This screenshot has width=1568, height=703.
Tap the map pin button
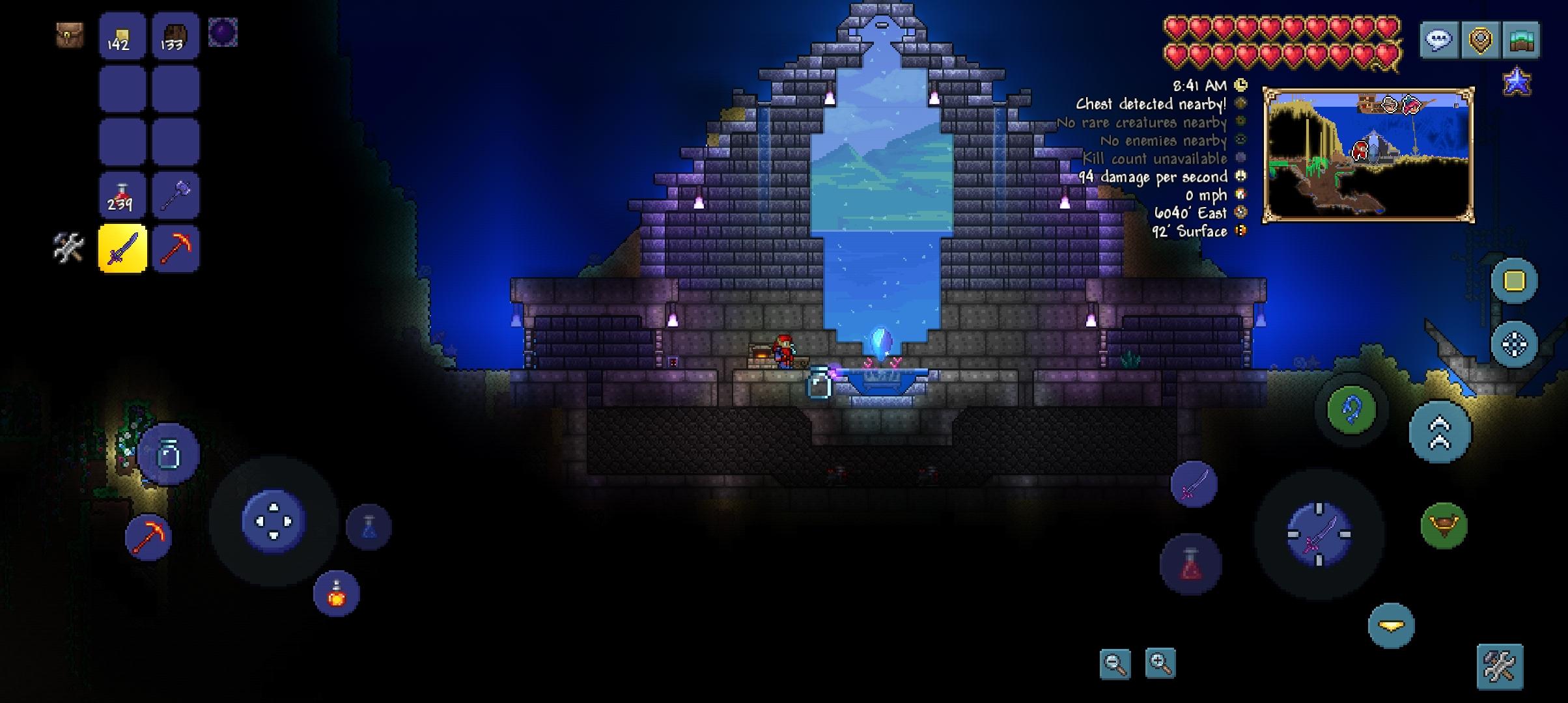pos(1480,40)
